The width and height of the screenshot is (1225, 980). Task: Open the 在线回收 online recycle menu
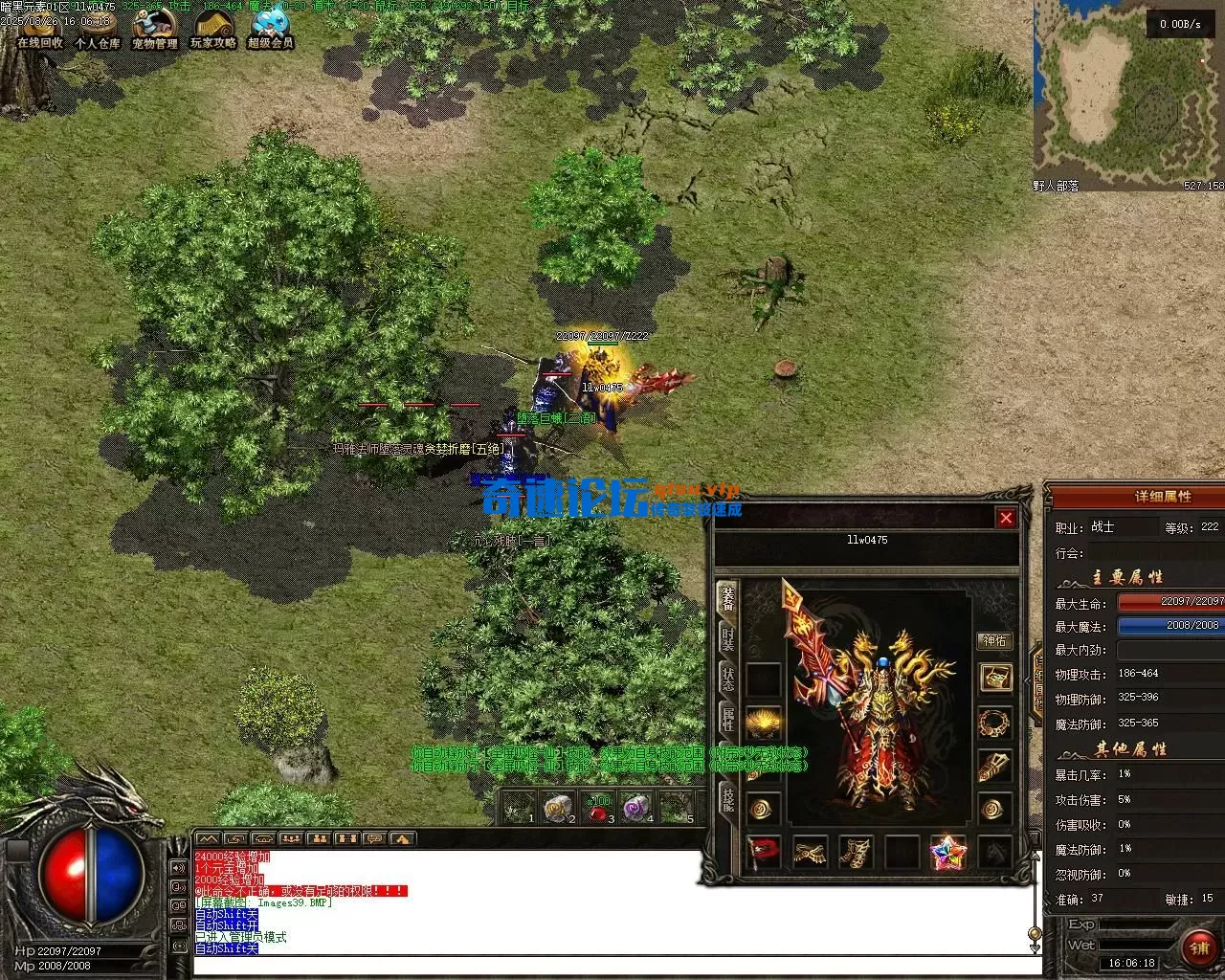(x=39, y=28)
